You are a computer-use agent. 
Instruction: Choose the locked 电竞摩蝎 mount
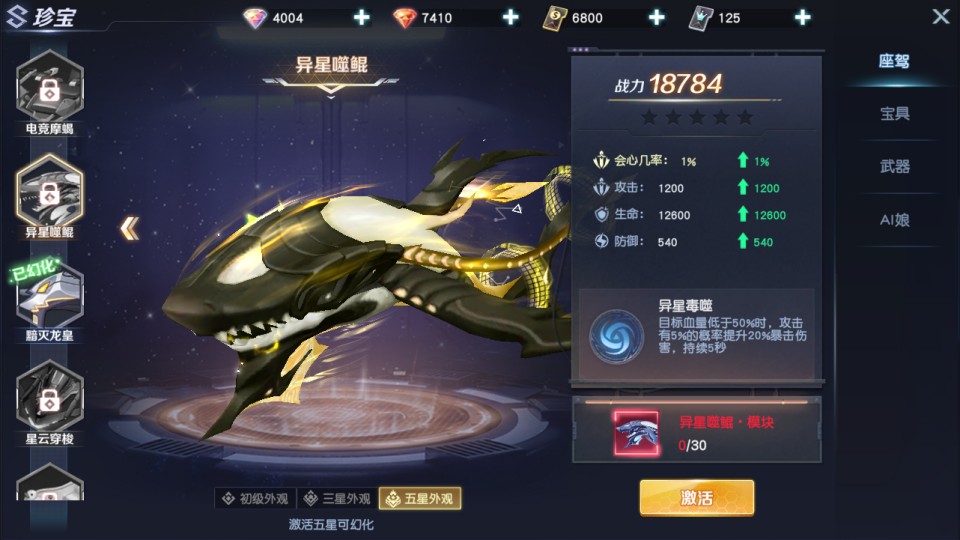pos(50,88)
